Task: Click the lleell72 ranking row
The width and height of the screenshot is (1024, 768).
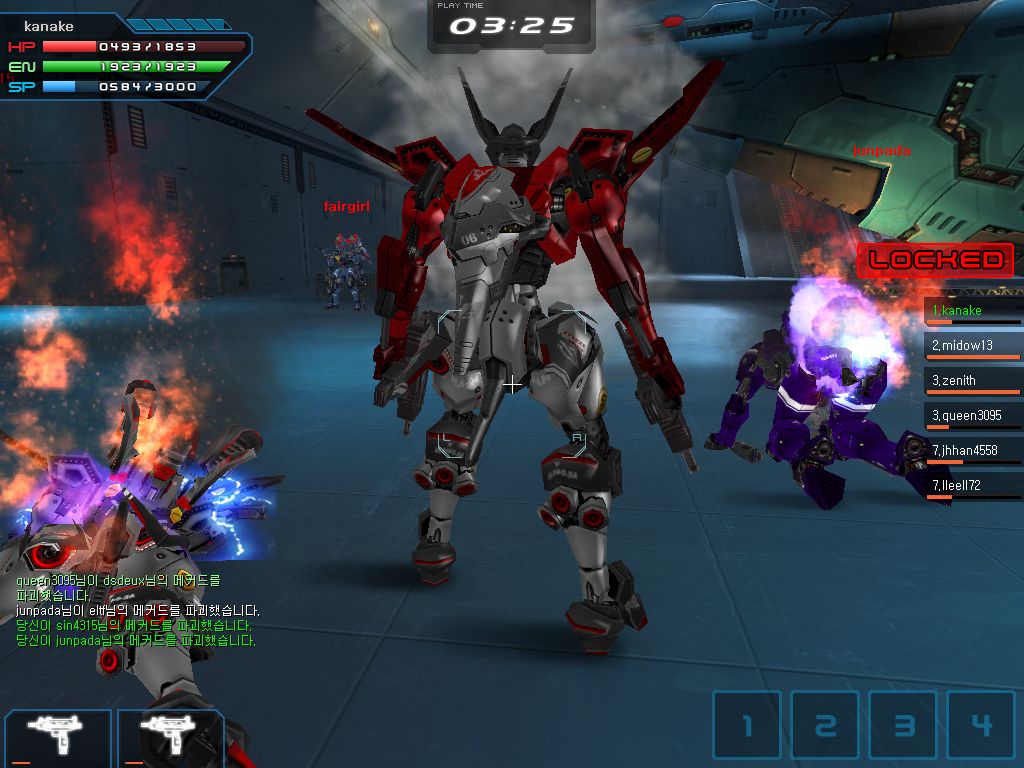Action: coord(972,486)
